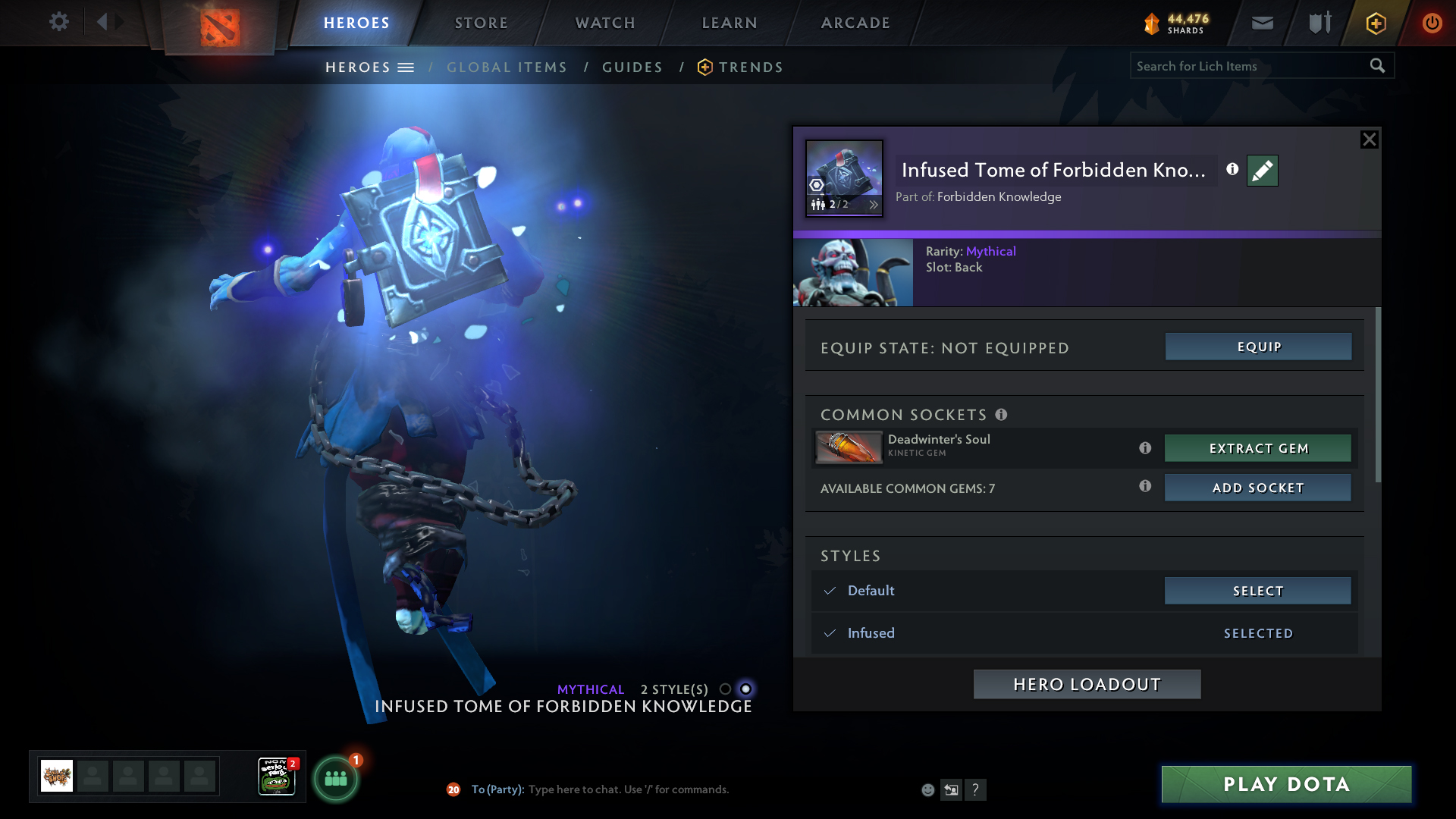Screen dimensions: 1456x819
Task: Open the mail envelope inbox
Action: coord(1262,23)
